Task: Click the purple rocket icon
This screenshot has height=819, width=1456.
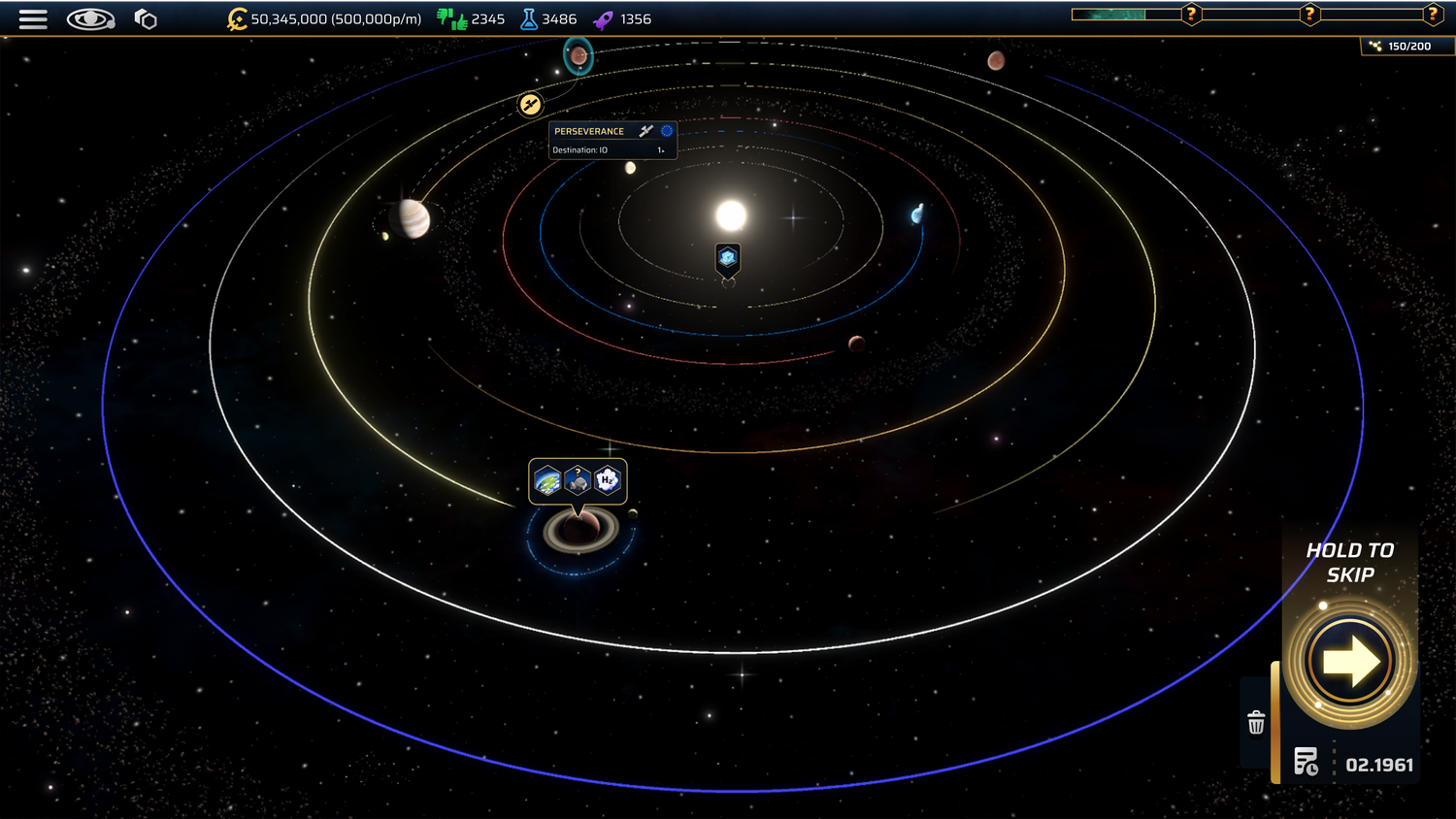Action: 604,19
